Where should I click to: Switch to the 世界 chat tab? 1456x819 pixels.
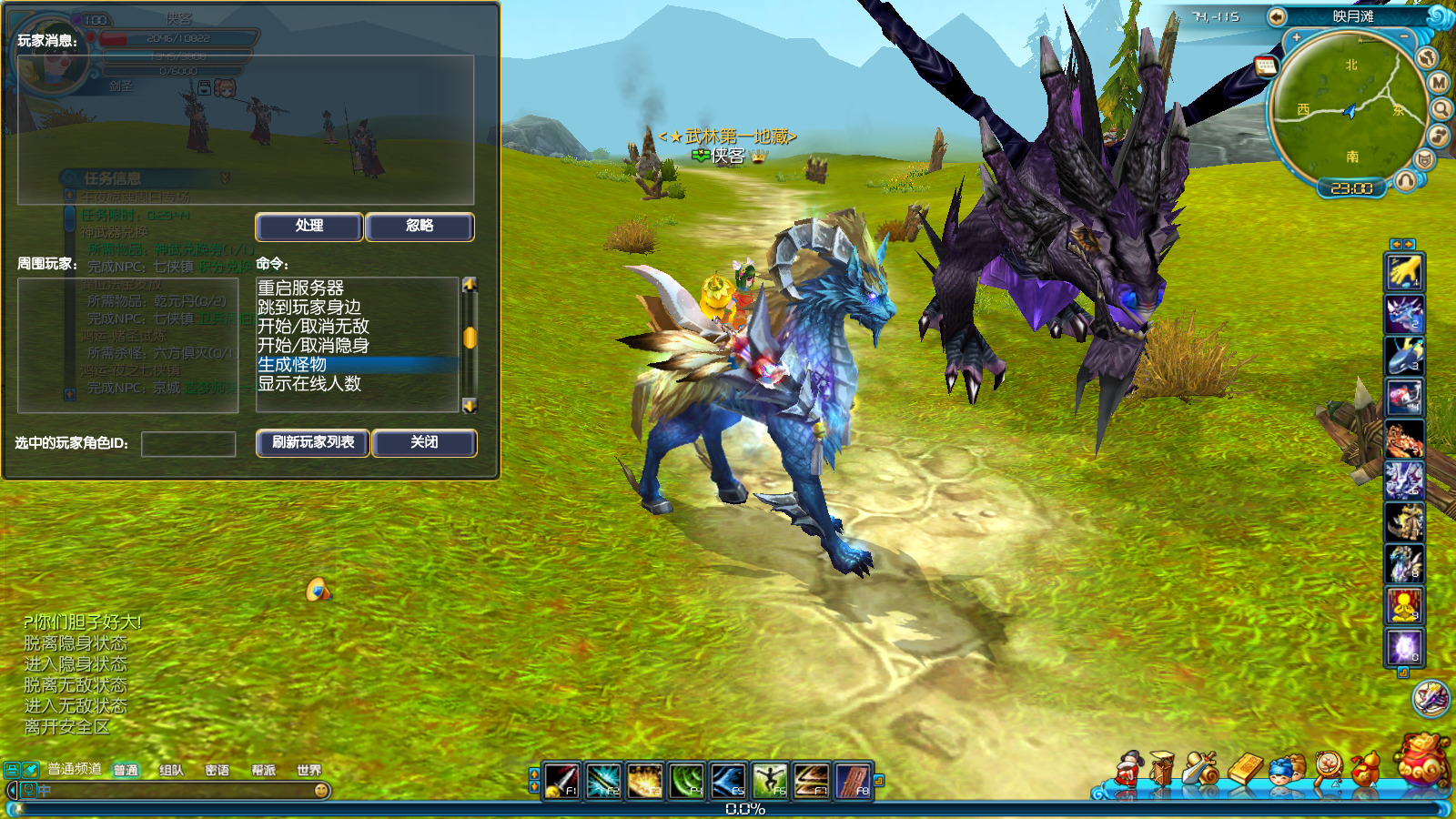tap(308, 771)
